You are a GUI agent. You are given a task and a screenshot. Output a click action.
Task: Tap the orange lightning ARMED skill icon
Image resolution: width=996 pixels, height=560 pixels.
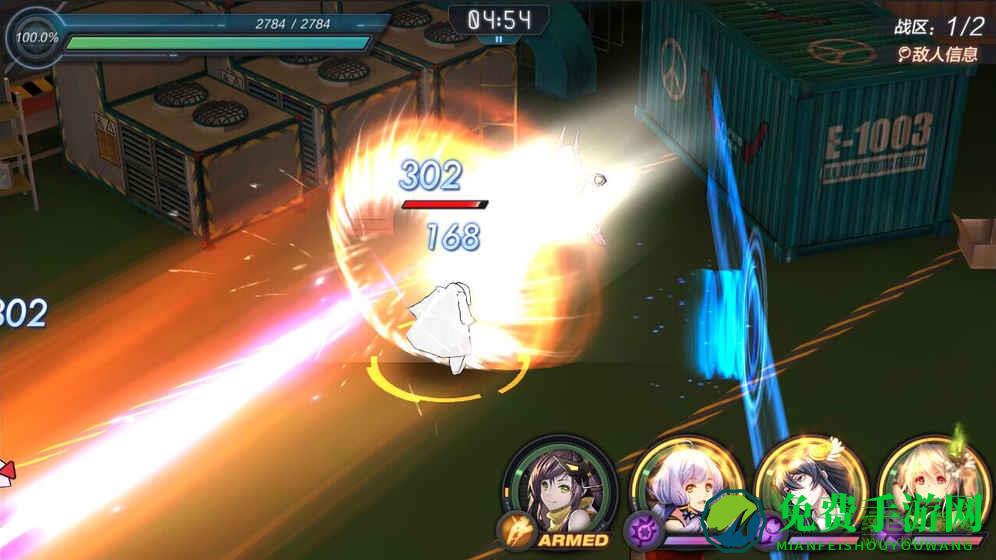(x=515, y=528)
